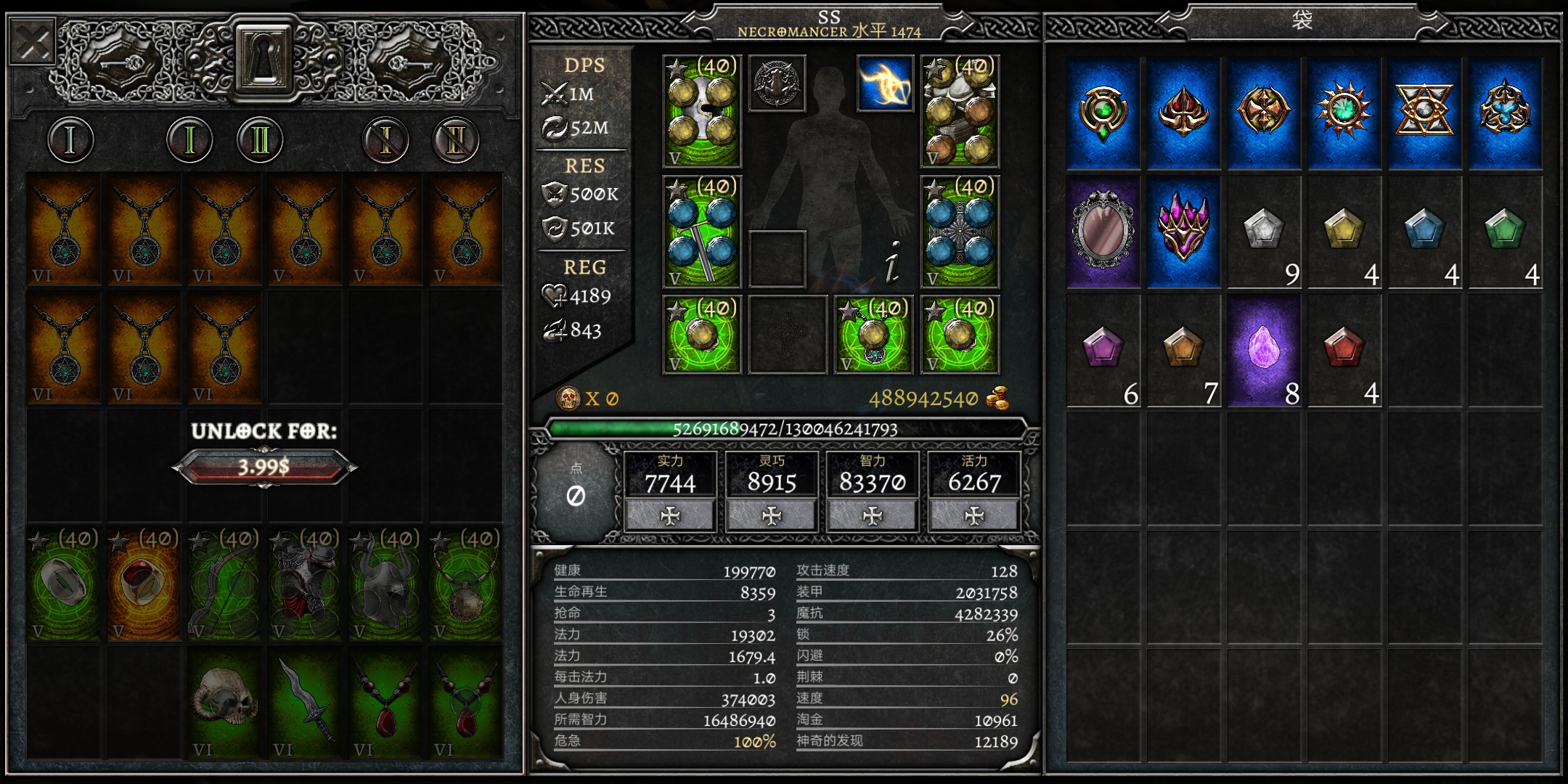The height and width of the screenshot is (784, 1568).
Task: Select the keyhole stash tab
Action: click(263, 56)
